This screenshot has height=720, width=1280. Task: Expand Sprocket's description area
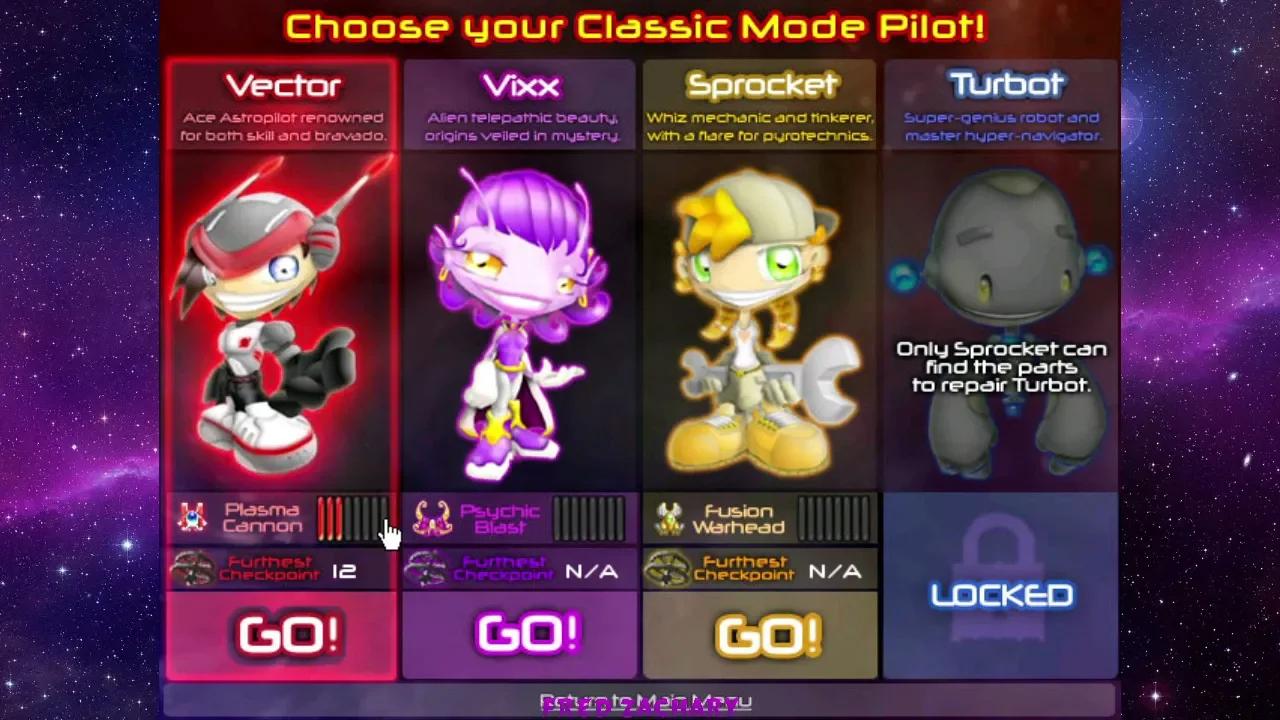pyautogui.click(x=760, y=125)
